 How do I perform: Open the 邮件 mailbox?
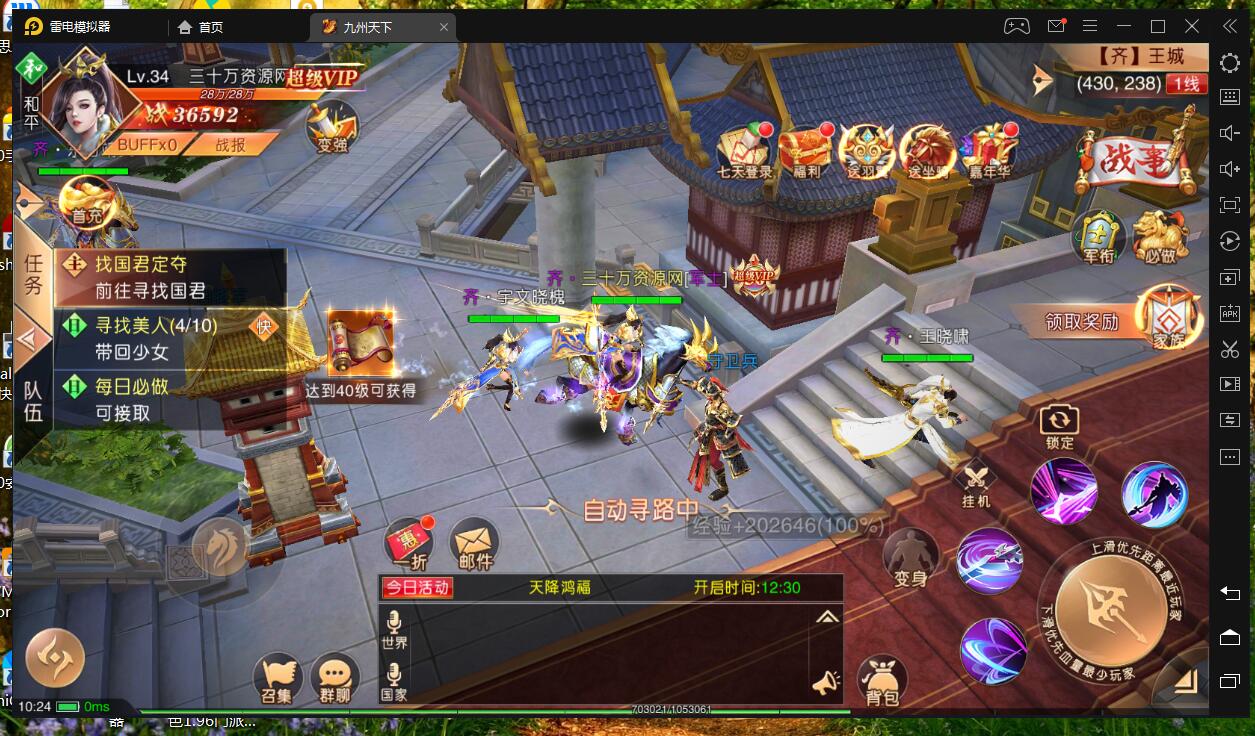point(475,545)
